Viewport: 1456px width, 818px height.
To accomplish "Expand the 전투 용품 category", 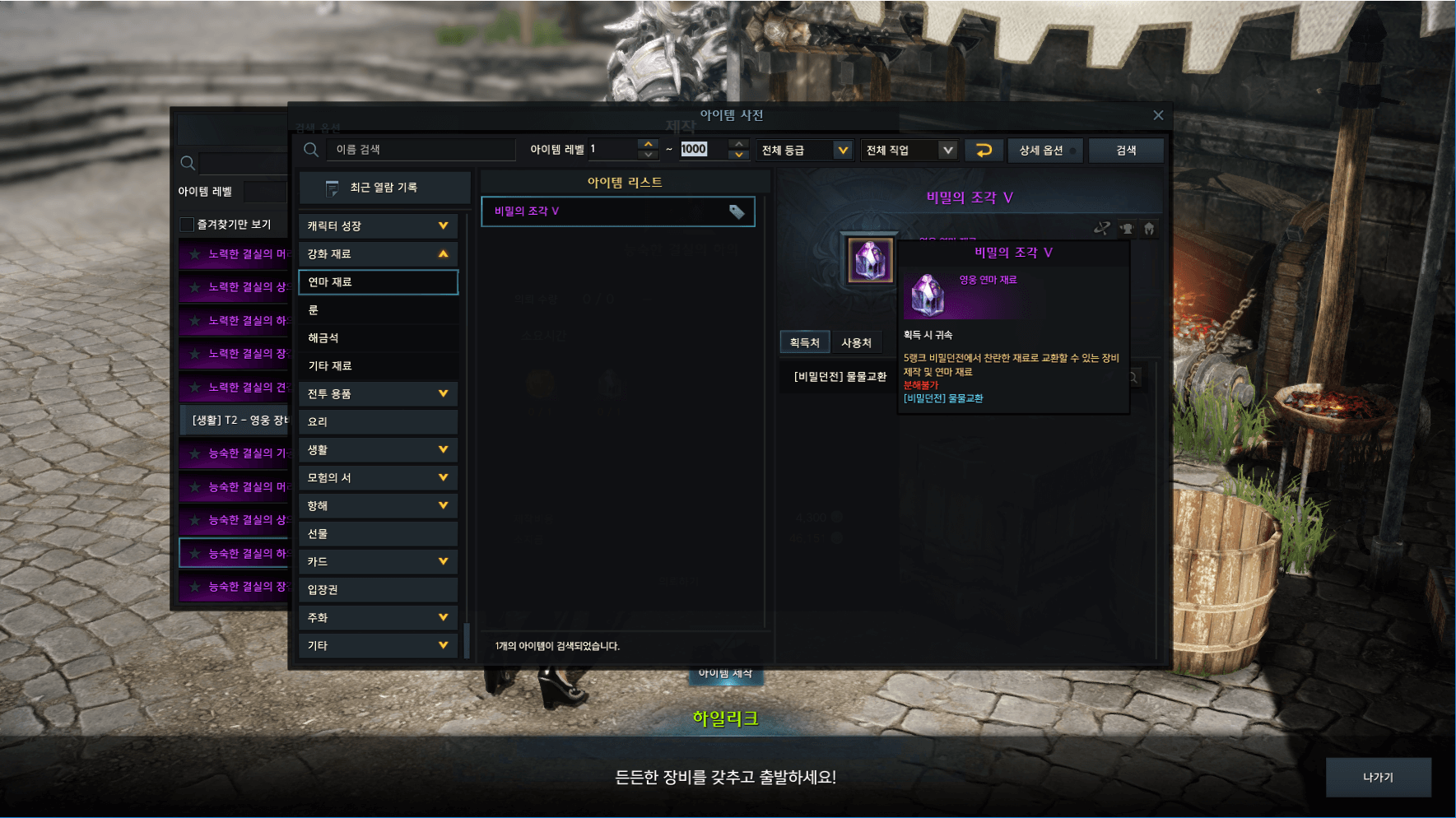I will coord(378,393).
